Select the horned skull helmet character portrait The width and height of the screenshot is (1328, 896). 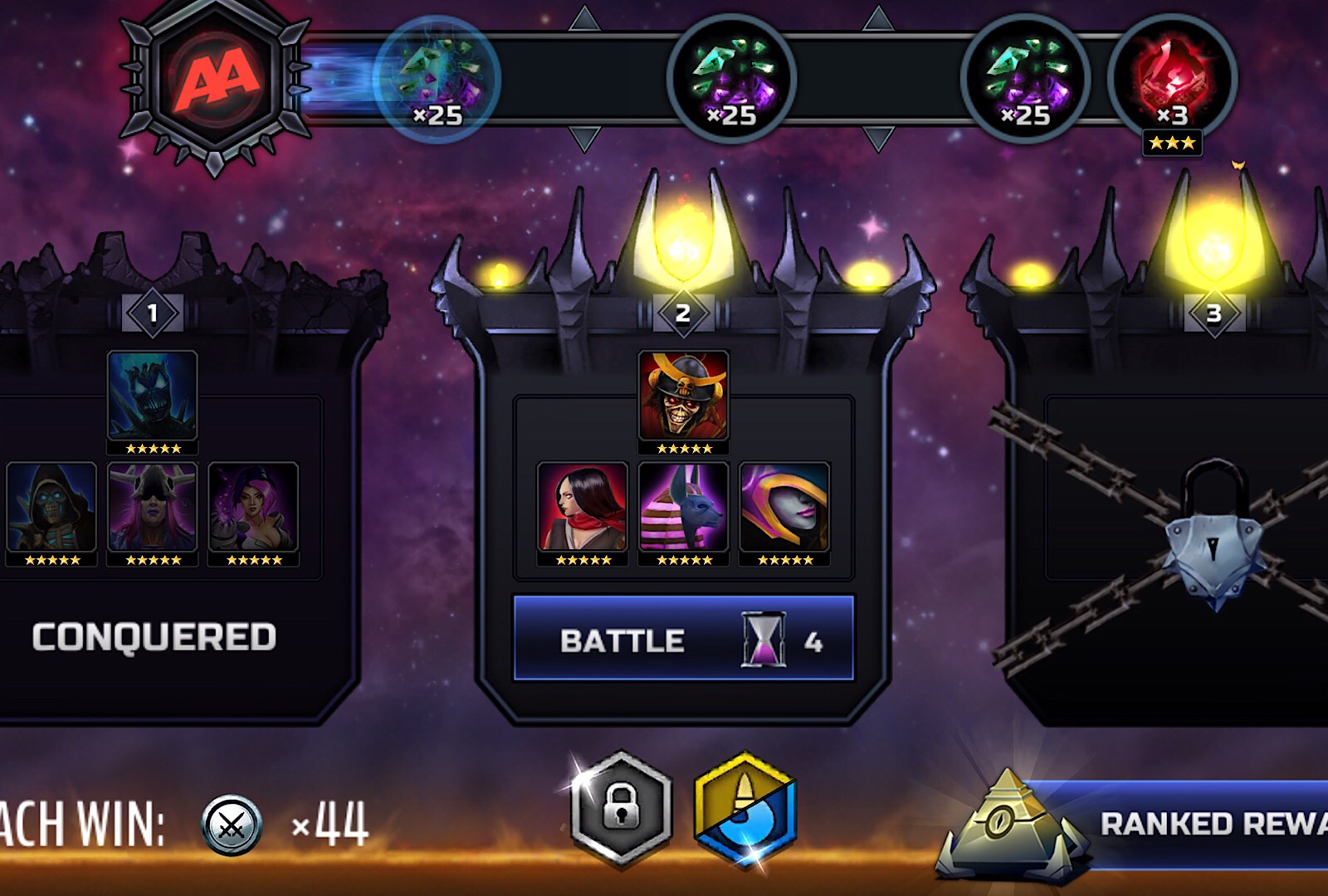pyautogui.click(x=153, y=507)
